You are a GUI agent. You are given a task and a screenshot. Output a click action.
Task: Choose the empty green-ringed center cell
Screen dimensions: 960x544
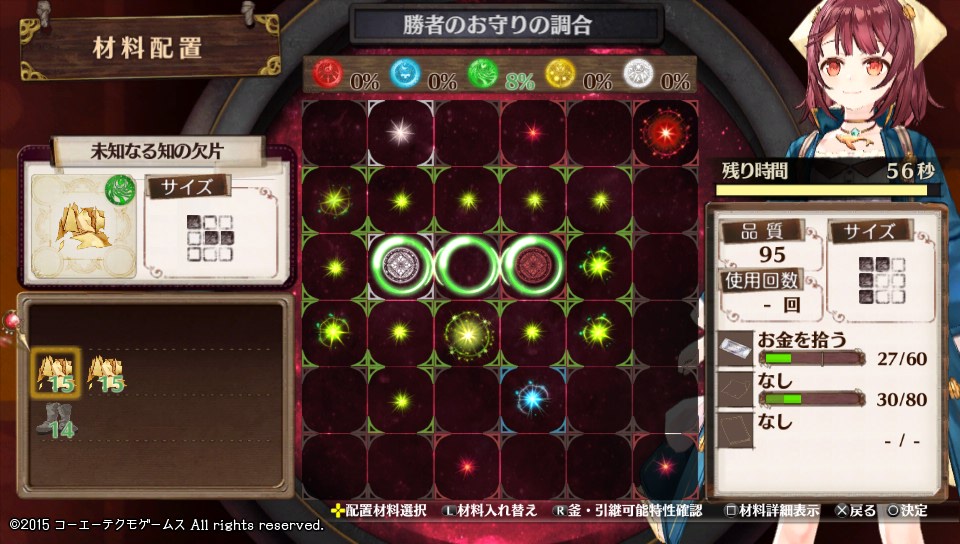click(x=466, y=265)
